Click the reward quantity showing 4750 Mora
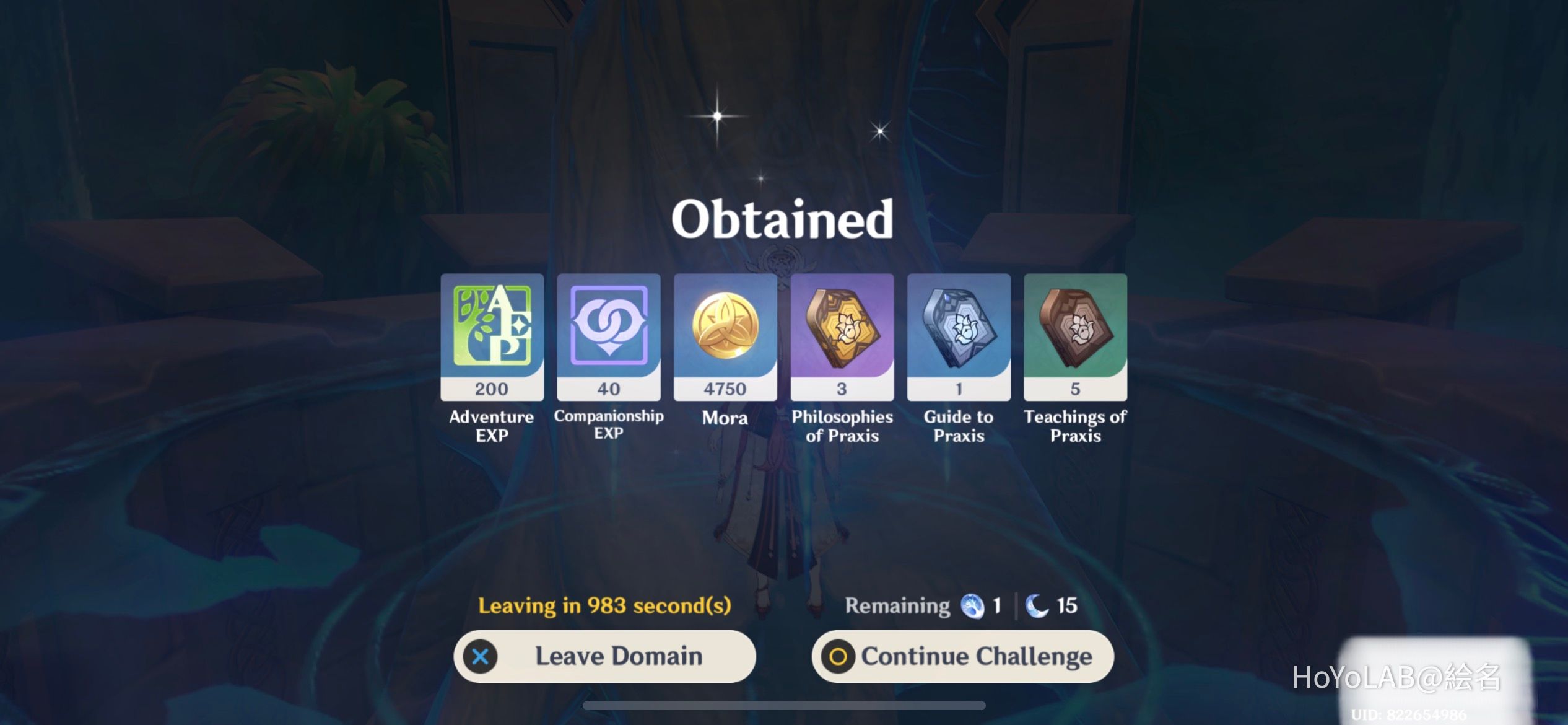The height and width of the screenshot is (725, 1568). pos(726,389)
